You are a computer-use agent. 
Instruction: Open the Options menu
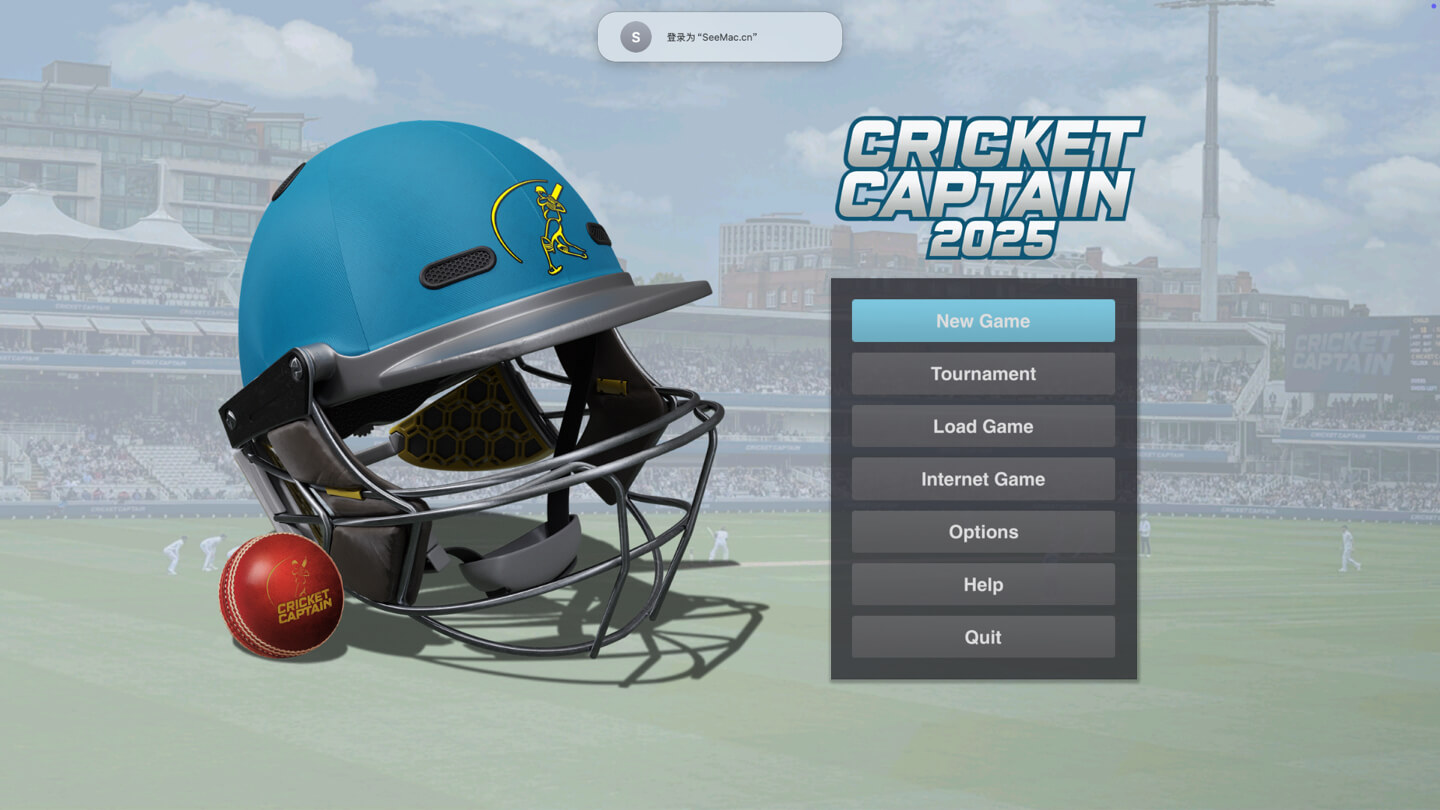click(x=983, y=532)
